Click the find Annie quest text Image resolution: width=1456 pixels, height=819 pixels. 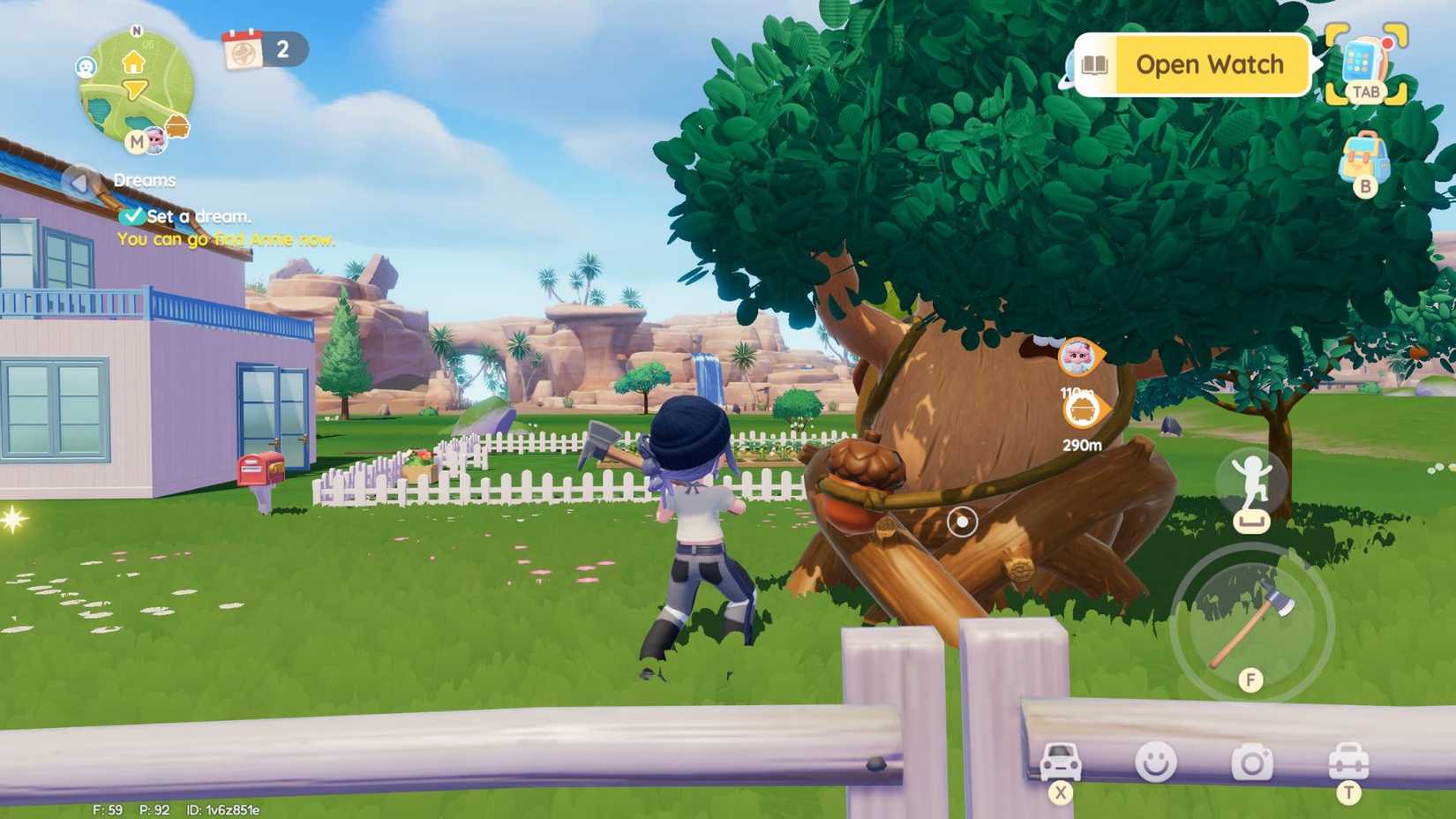[x=224, y=238]
